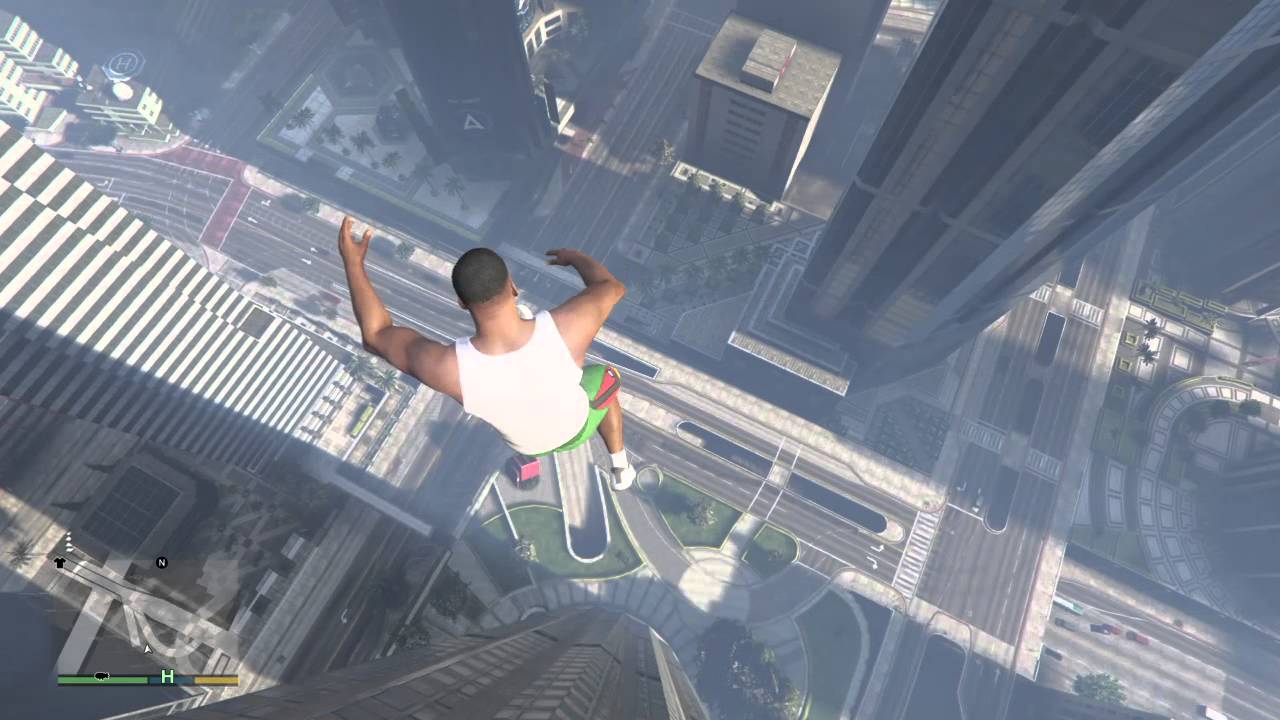Click the blimp icon above the health bar

101,676
